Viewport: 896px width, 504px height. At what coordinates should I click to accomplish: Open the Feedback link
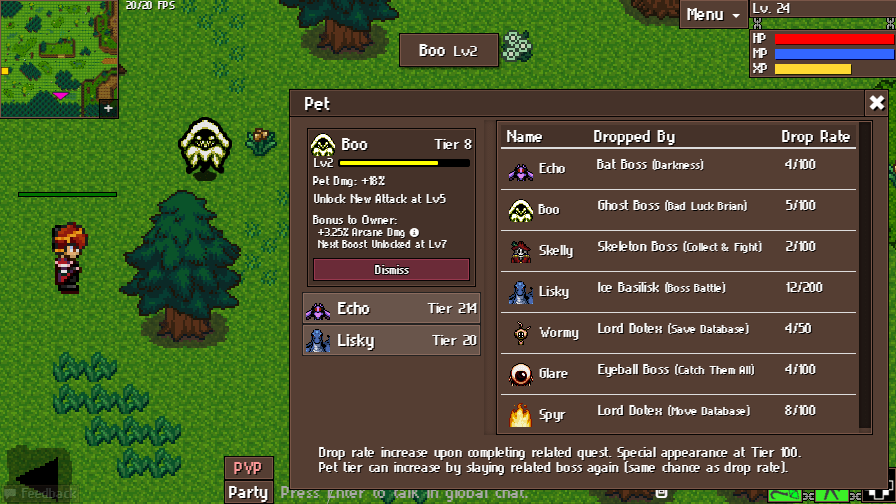pos(47,493)
